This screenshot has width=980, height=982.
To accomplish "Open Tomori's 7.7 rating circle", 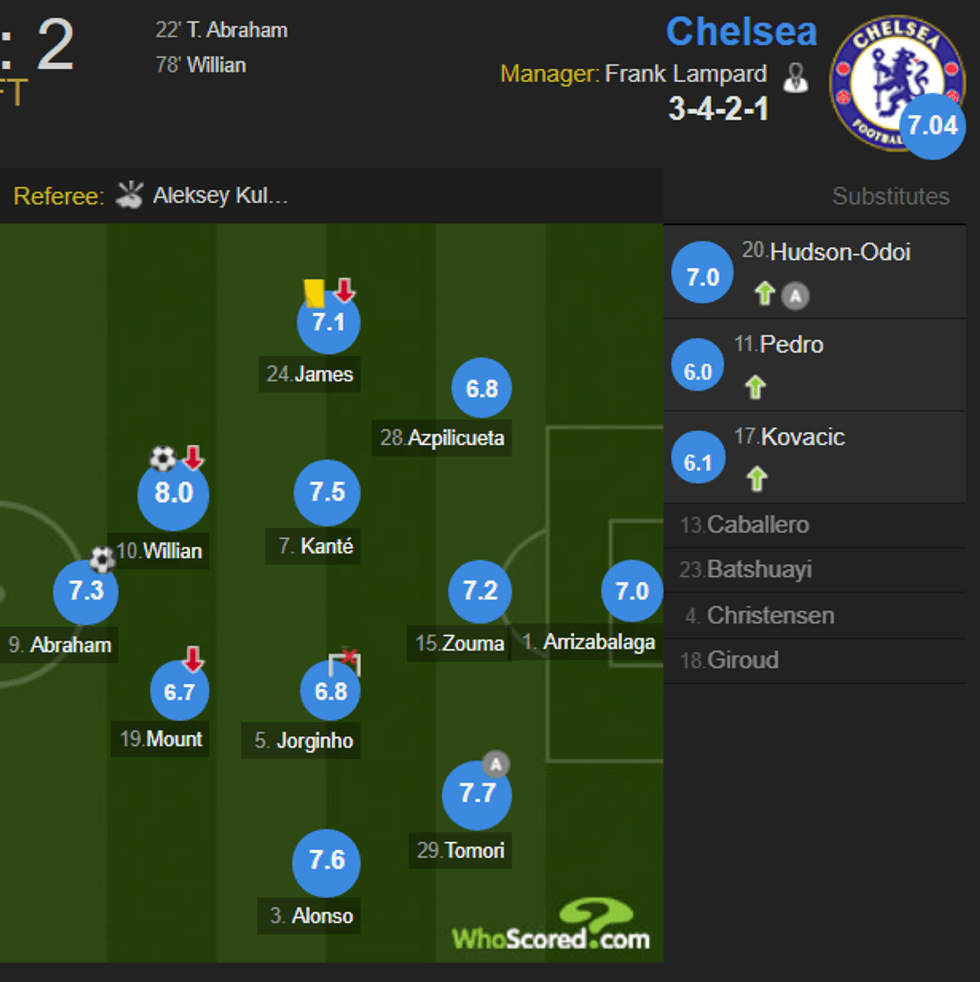I will (477, 794).
